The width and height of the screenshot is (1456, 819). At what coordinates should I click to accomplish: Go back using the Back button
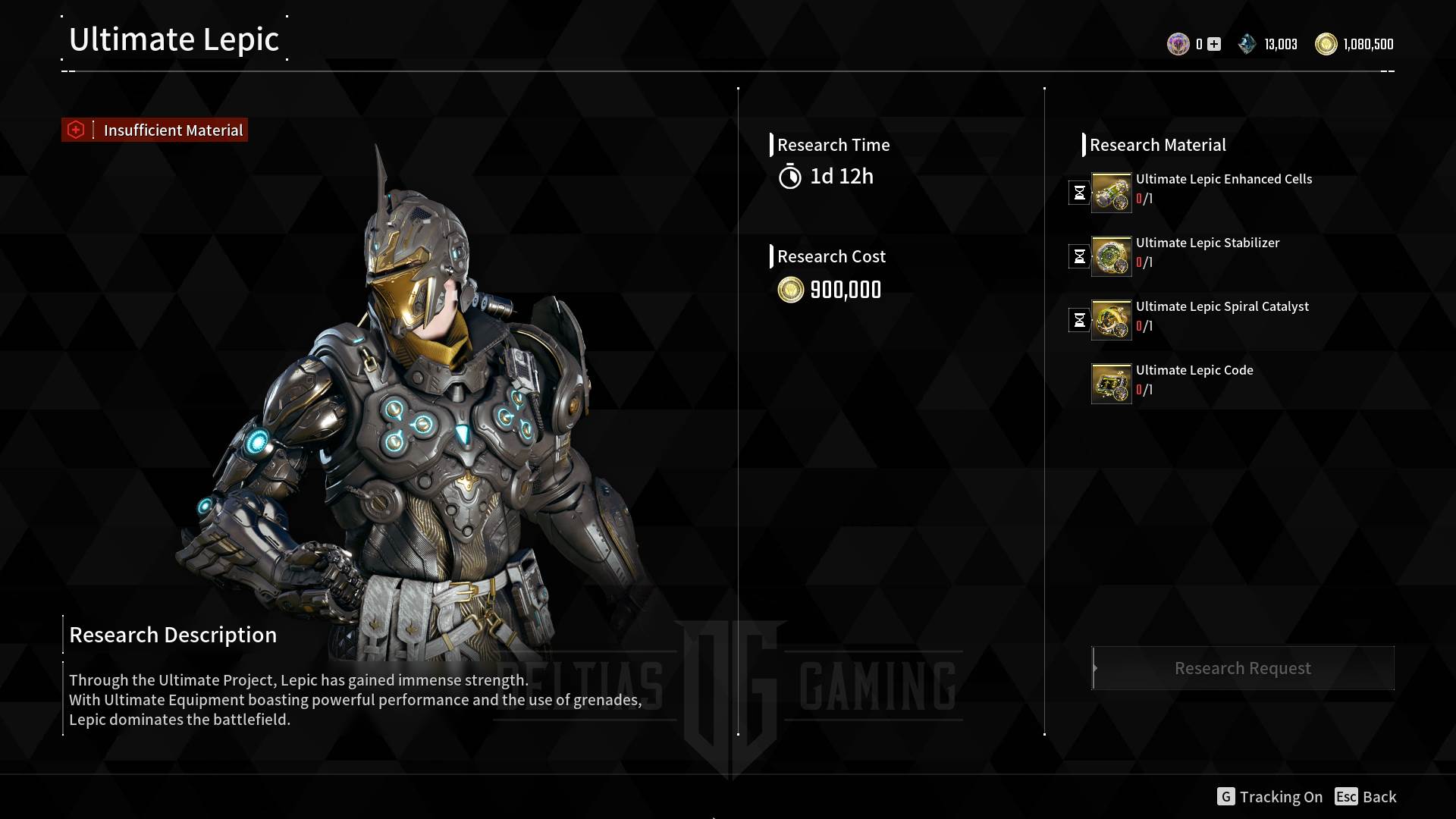coord(1366,797)
